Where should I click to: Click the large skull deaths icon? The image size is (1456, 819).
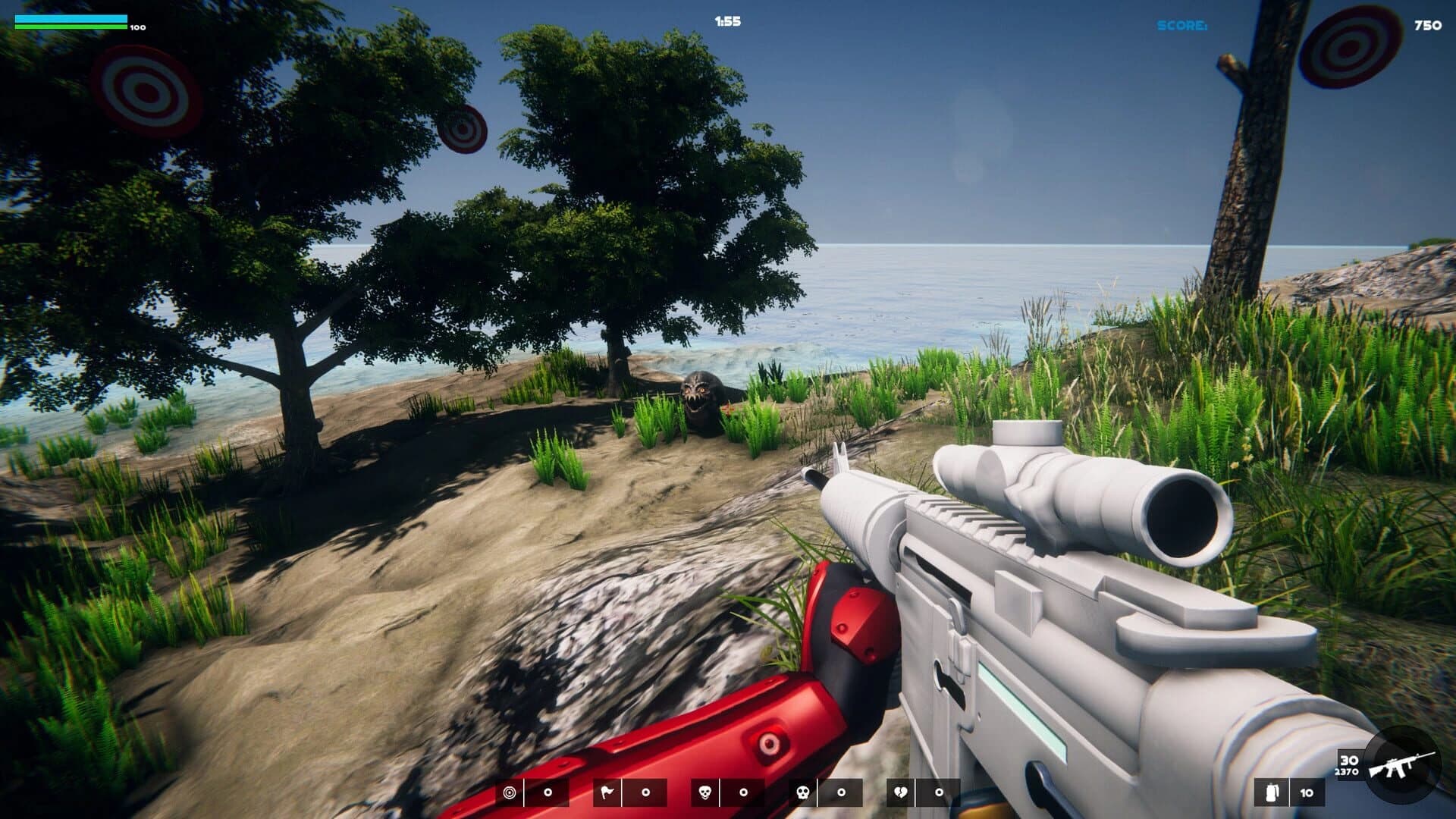click(802, 792)
